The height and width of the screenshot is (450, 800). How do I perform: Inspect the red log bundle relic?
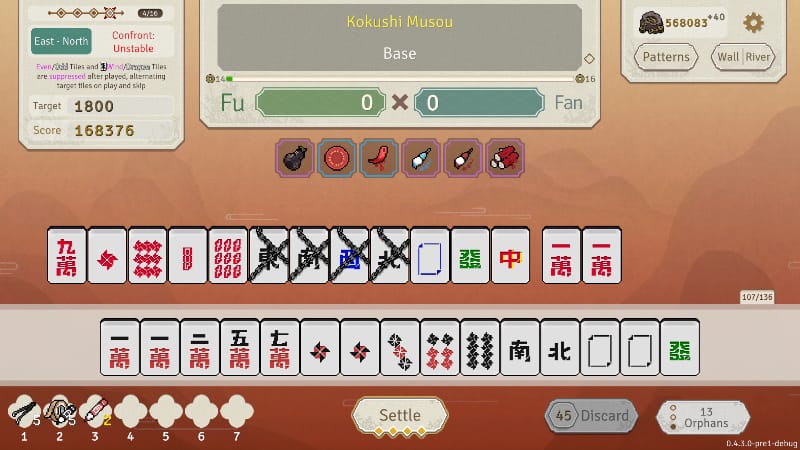505,158
